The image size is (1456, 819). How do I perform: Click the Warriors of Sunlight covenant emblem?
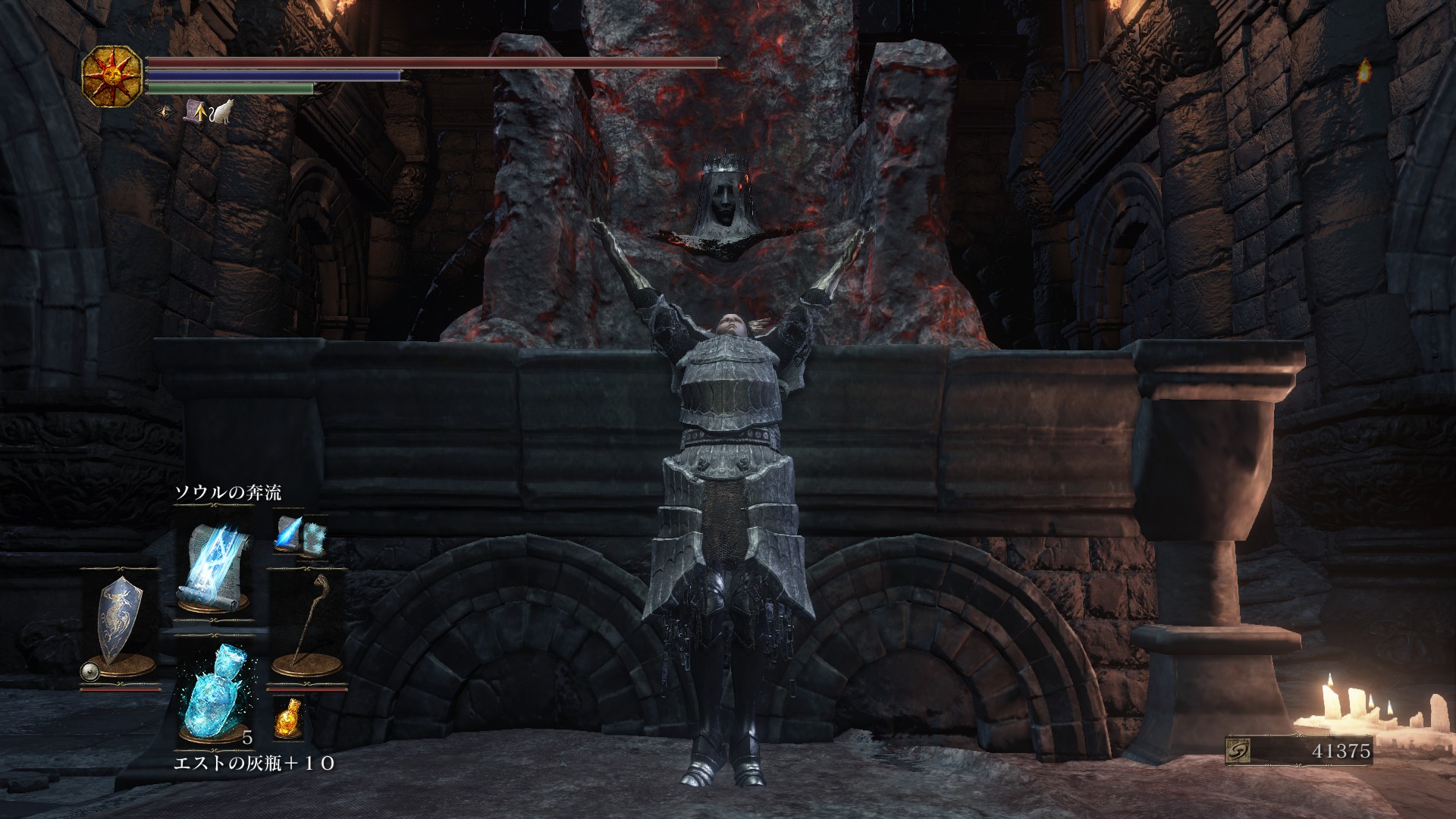[114, 77]
